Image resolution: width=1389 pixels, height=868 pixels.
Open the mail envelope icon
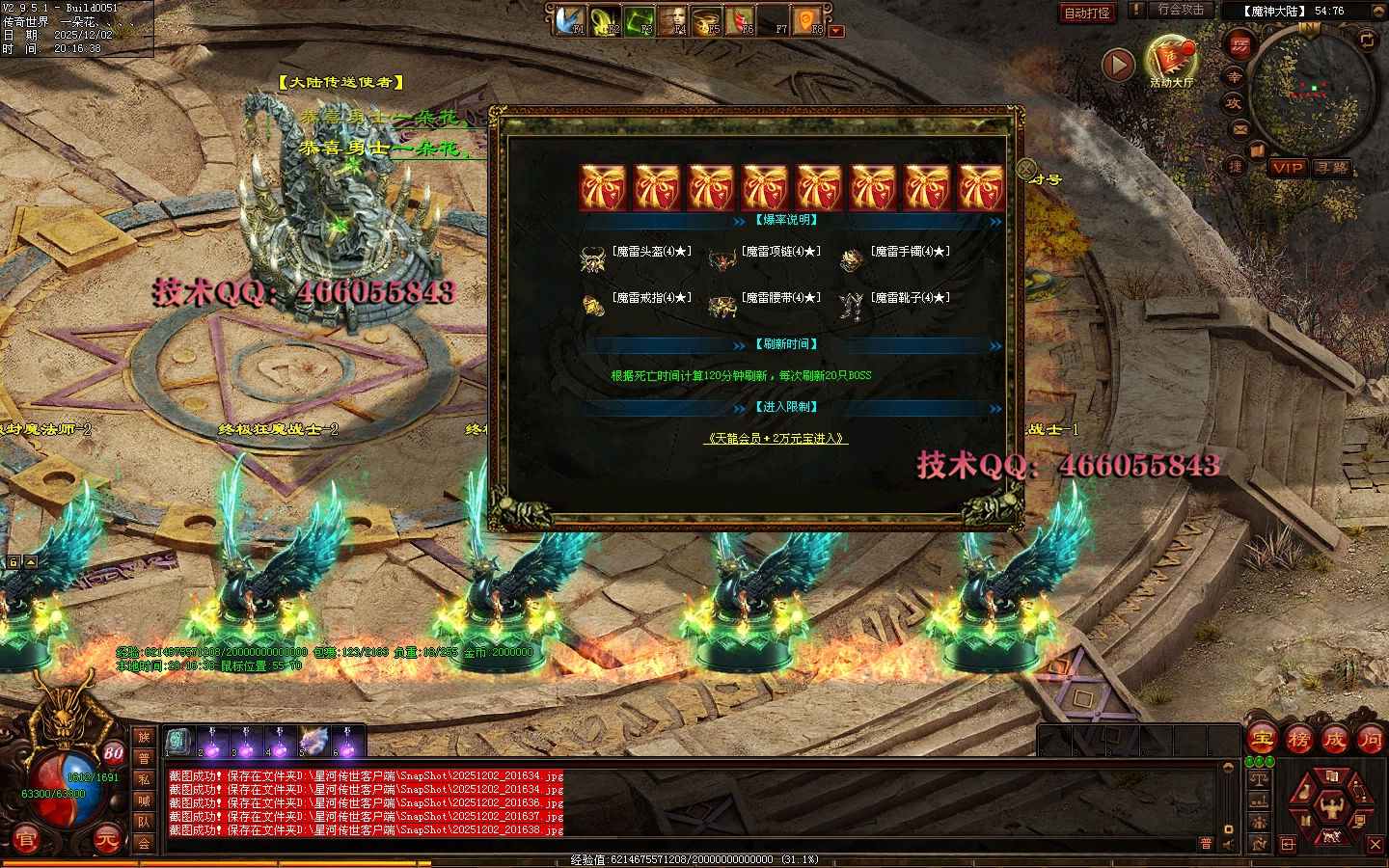click(x=1240, y=128)
